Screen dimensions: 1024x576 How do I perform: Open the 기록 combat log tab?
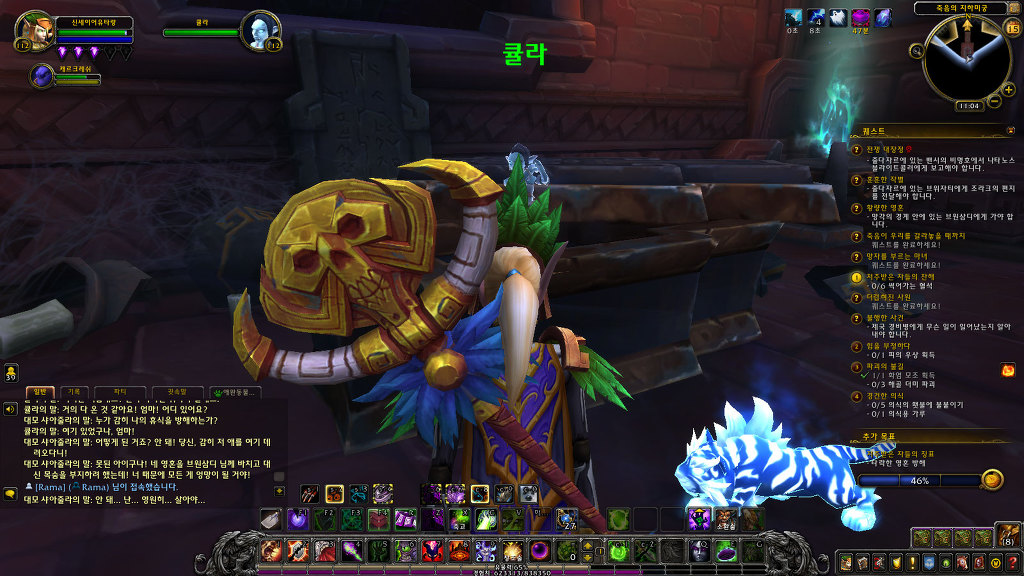click(x=74, y=392)
